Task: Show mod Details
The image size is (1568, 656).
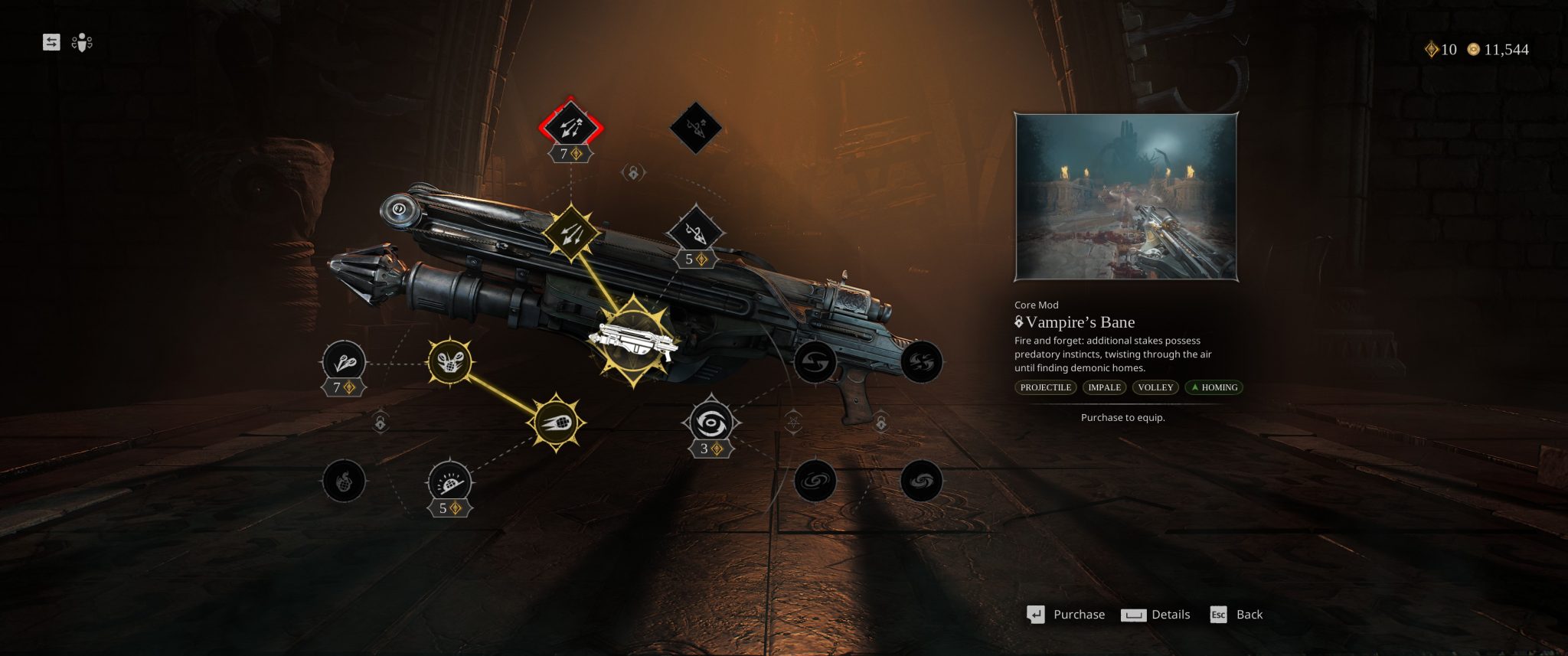Action: tap(1156, 615)
